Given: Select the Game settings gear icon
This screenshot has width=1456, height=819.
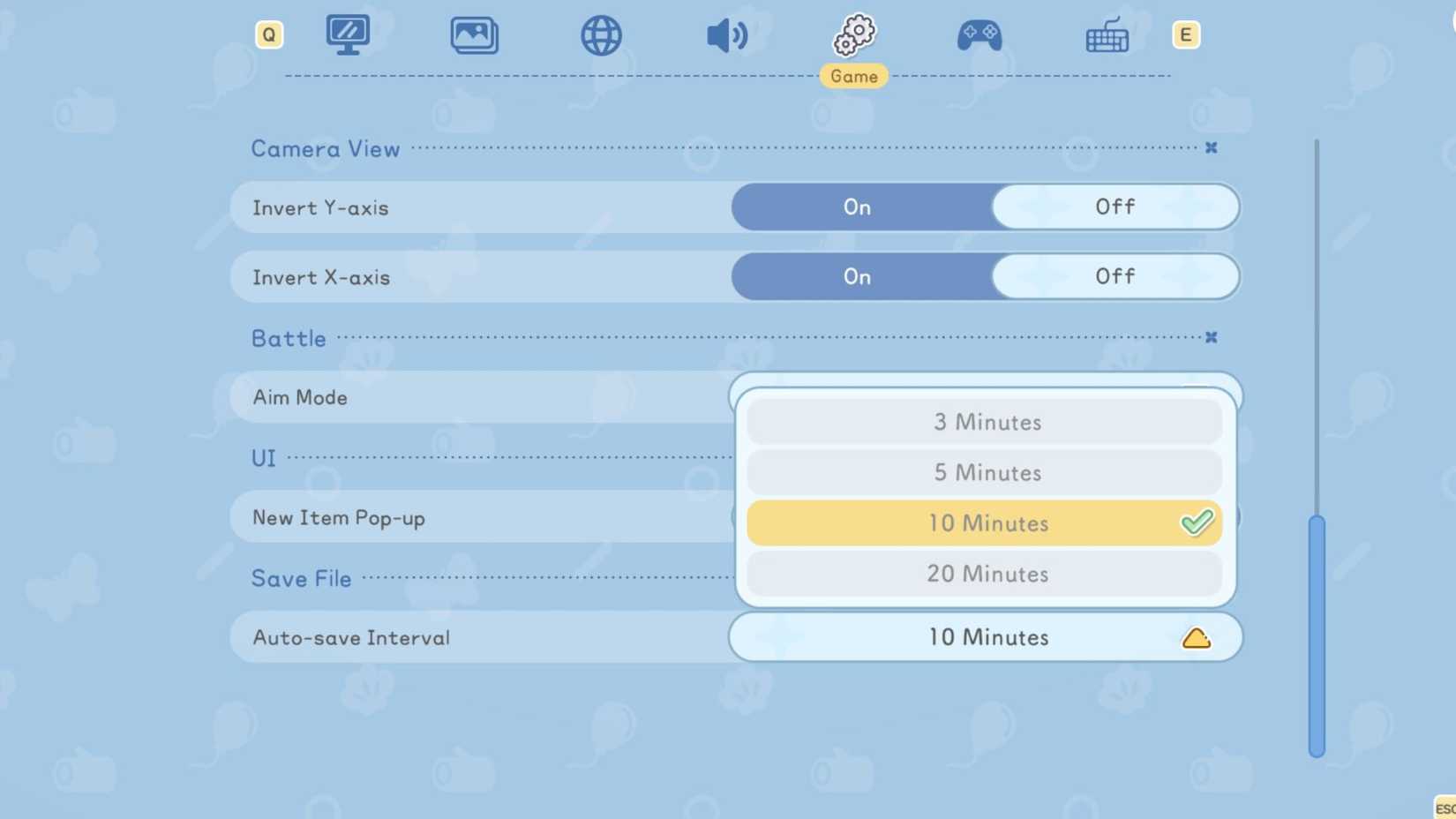Looking at the screenshot, I should coord(853,34).
